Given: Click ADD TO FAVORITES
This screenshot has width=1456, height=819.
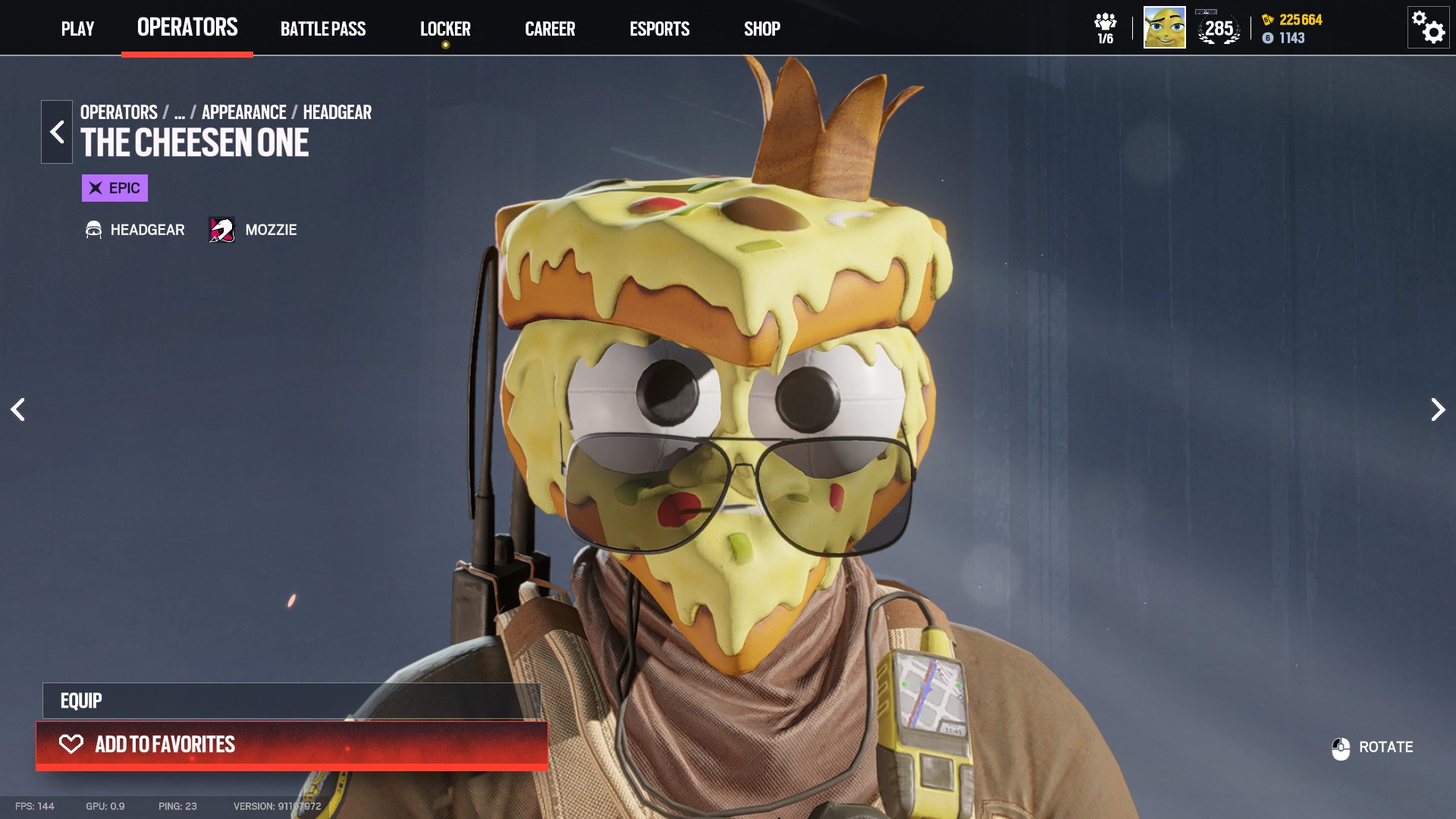Looking at the screenshot, I should (292, 745).
